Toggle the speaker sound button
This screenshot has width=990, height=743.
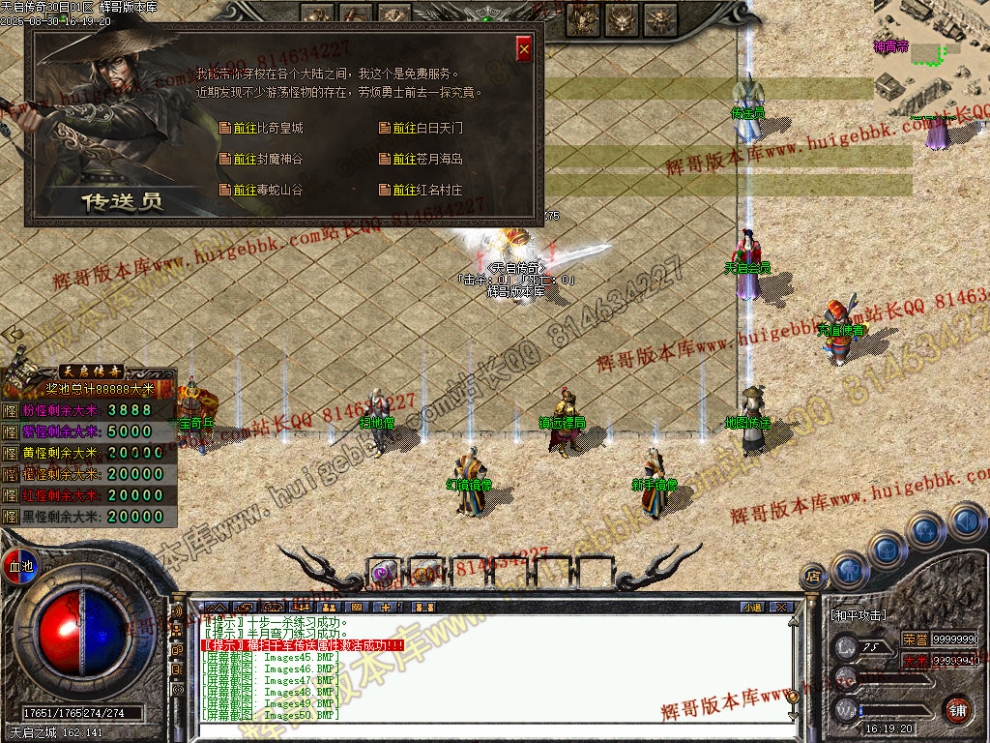click(966, 520)
